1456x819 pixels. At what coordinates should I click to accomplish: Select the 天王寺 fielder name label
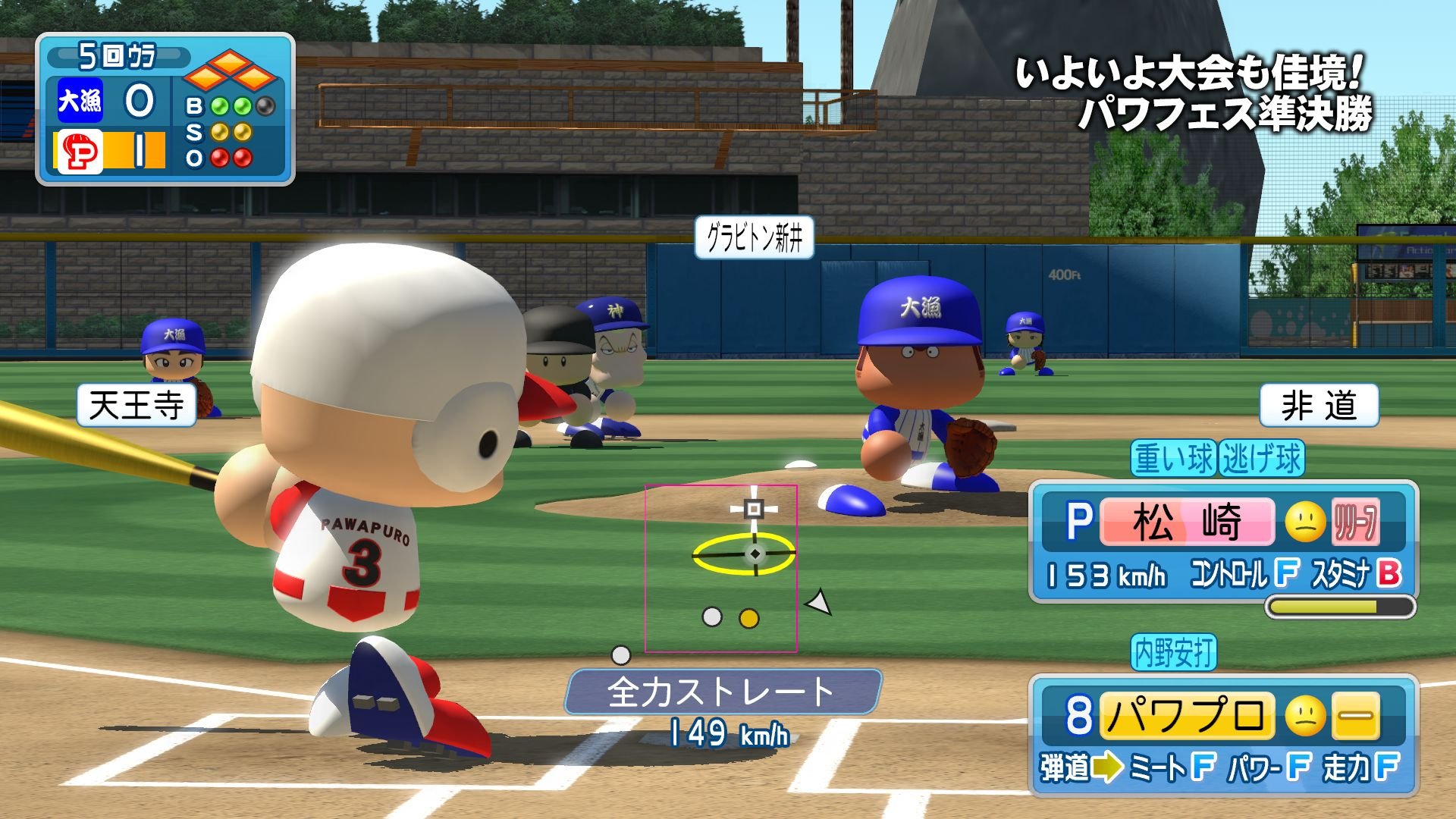(136, 405)
